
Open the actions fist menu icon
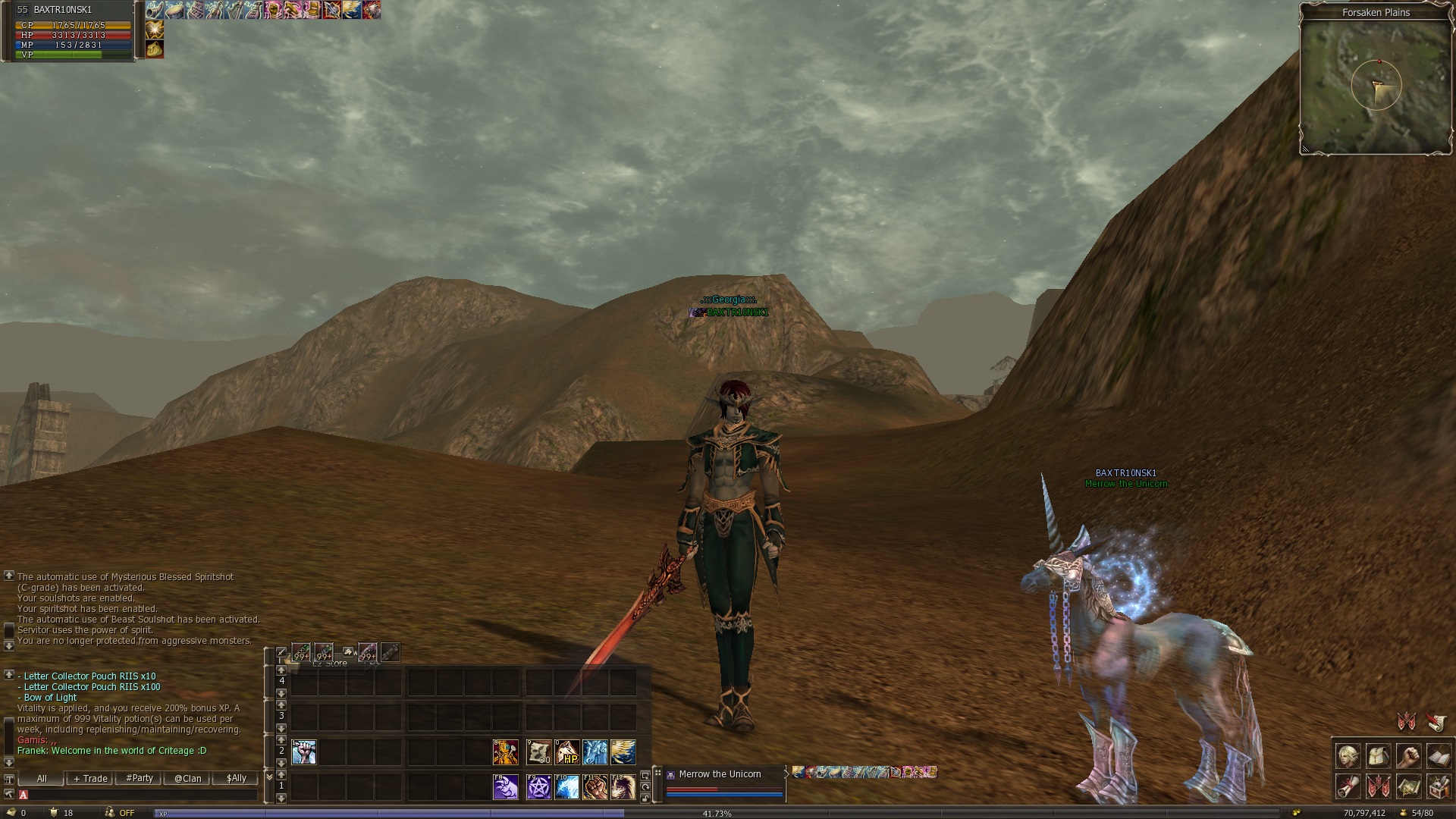click(1408, 756)
